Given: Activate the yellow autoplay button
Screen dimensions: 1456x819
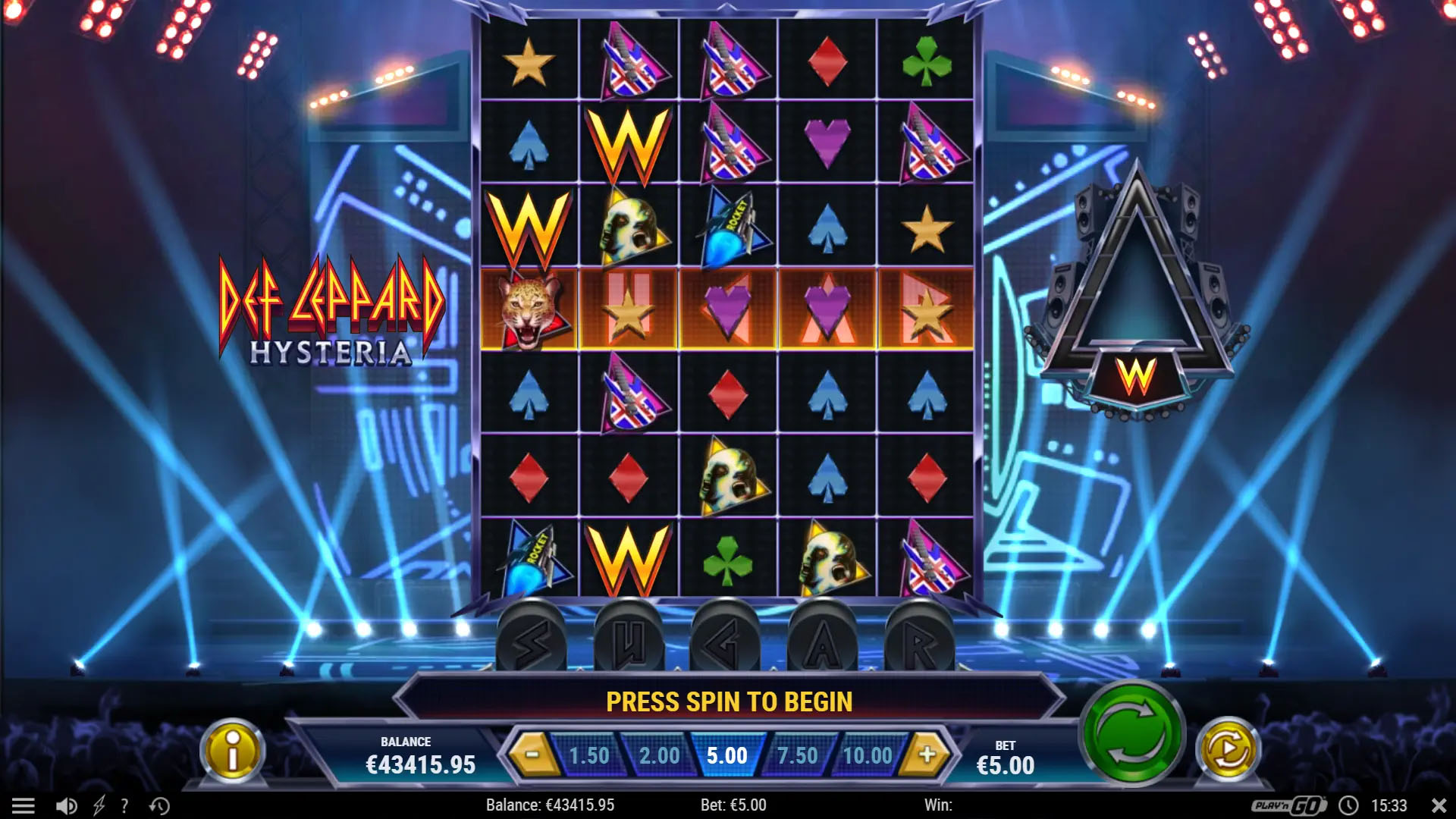Looking at the screenshot, I should [1228, 751].
